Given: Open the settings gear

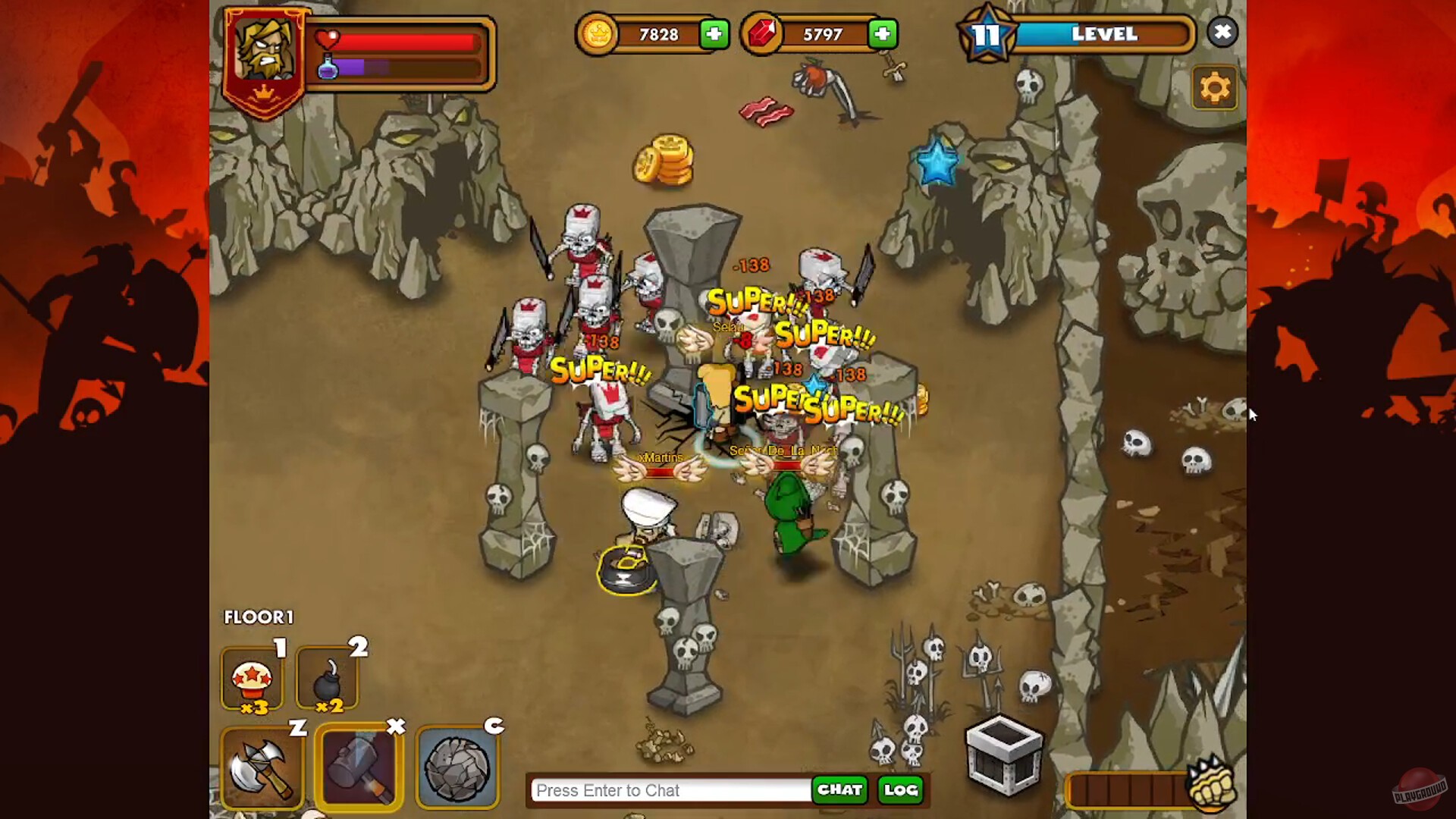Looking at the screenshot, I should pos(1215,87).
